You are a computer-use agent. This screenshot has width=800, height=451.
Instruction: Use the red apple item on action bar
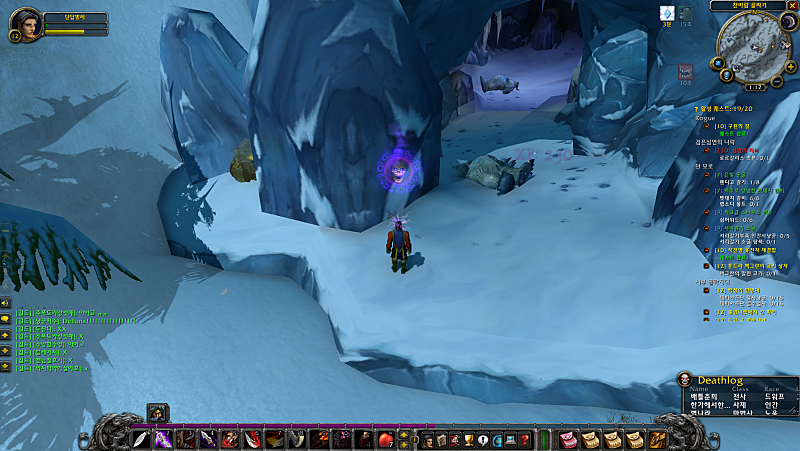384,439
